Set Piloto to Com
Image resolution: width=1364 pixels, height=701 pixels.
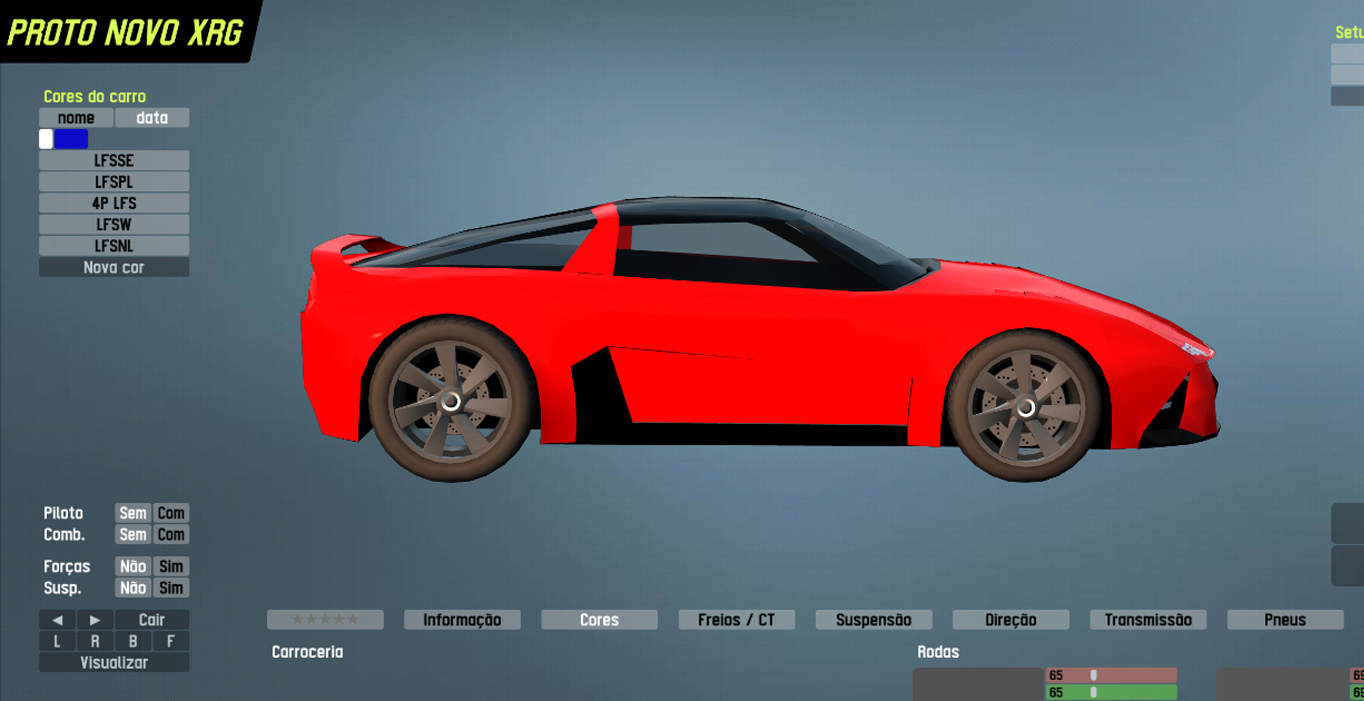171,513
